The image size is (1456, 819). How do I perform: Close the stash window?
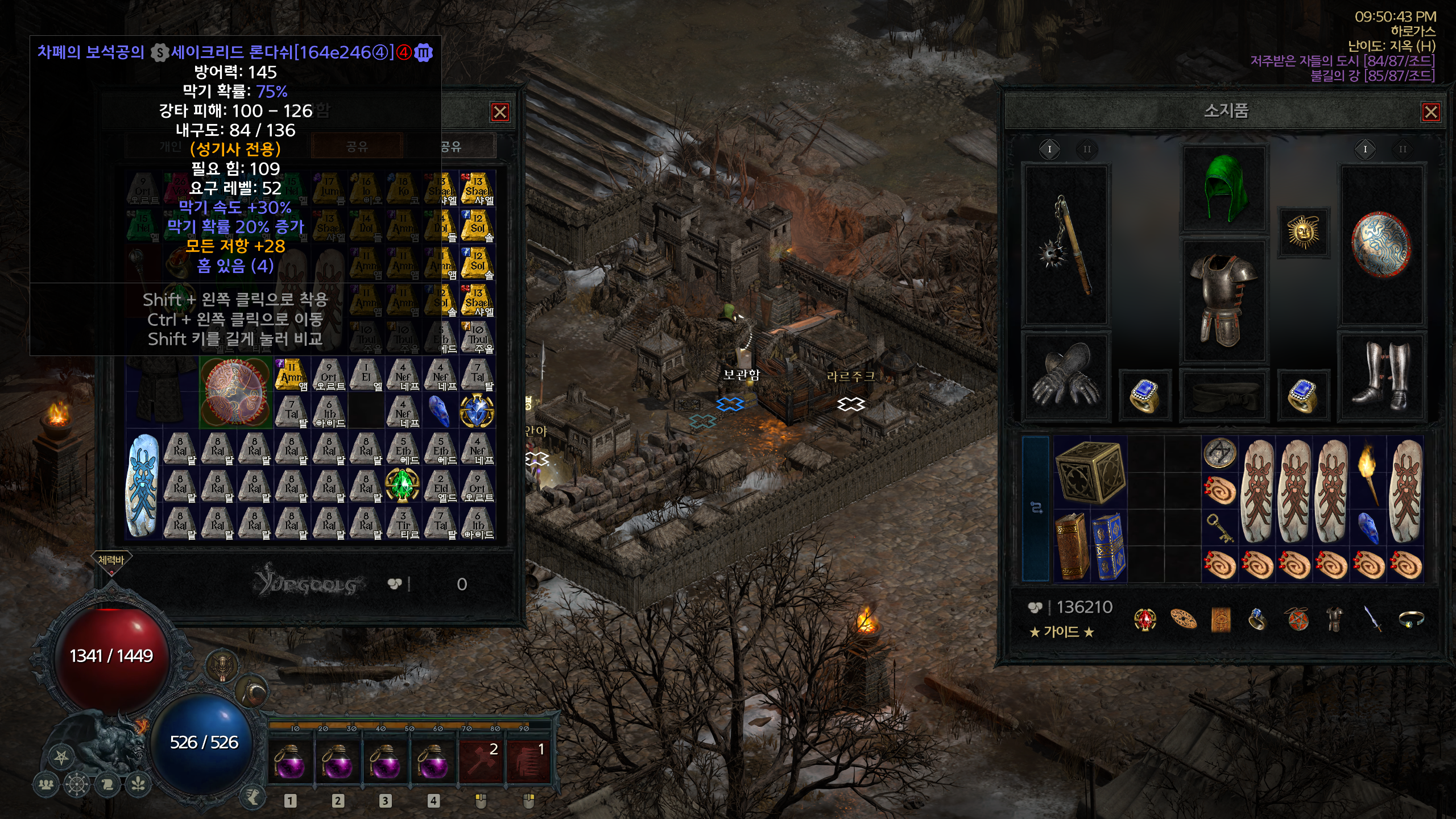[500, 112]
